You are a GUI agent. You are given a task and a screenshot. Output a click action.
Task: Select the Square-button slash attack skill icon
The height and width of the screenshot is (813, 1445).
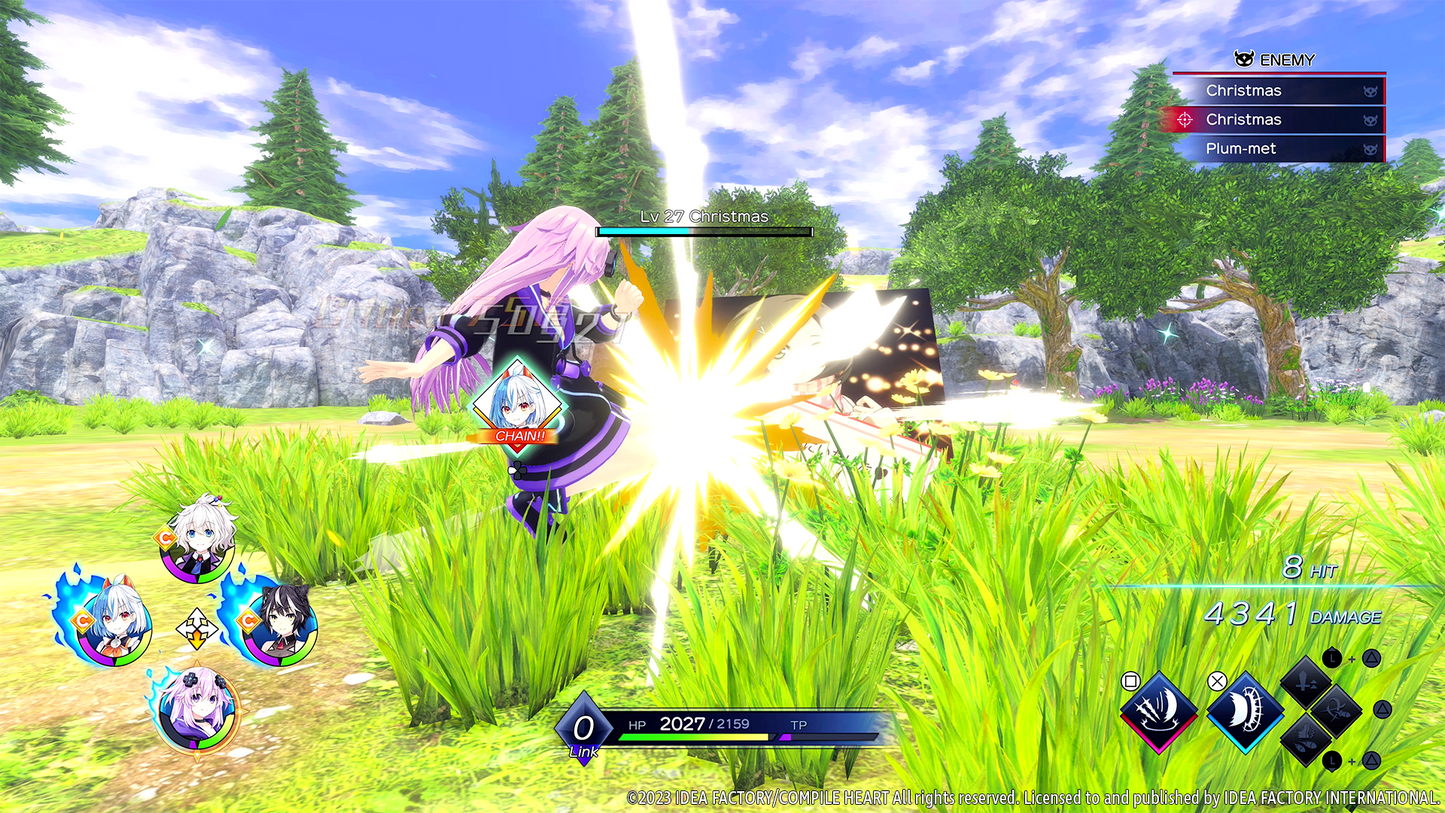1159,710
